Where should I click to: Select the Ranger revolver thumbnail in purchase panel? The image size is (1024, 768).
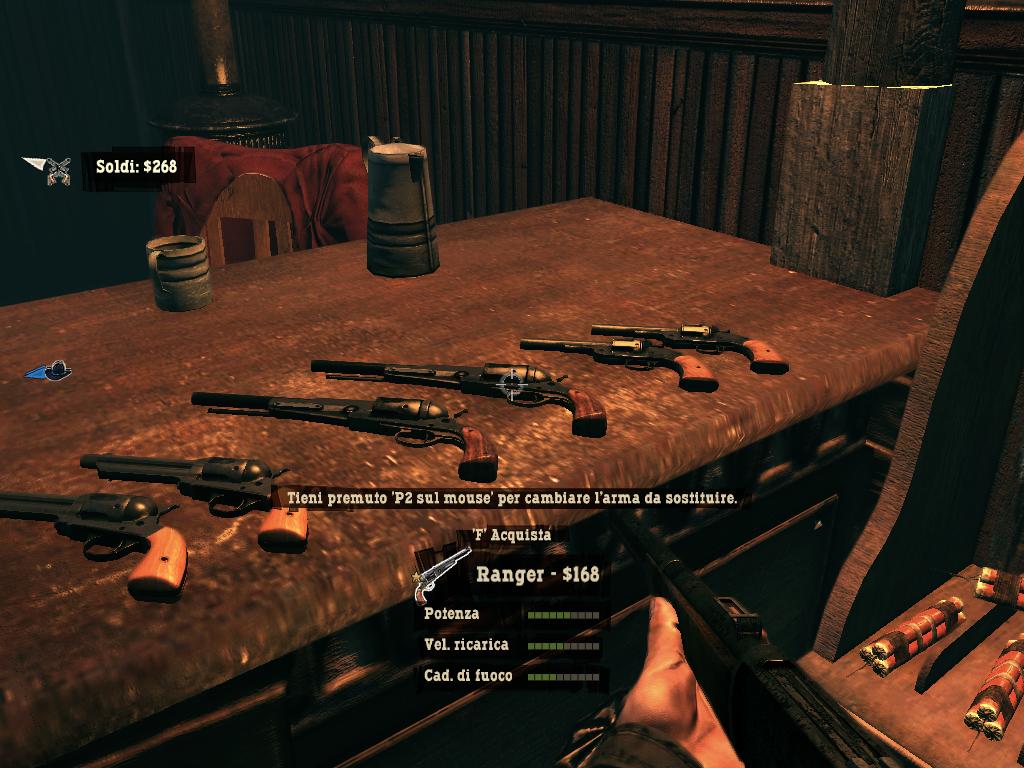click(441, 574)
